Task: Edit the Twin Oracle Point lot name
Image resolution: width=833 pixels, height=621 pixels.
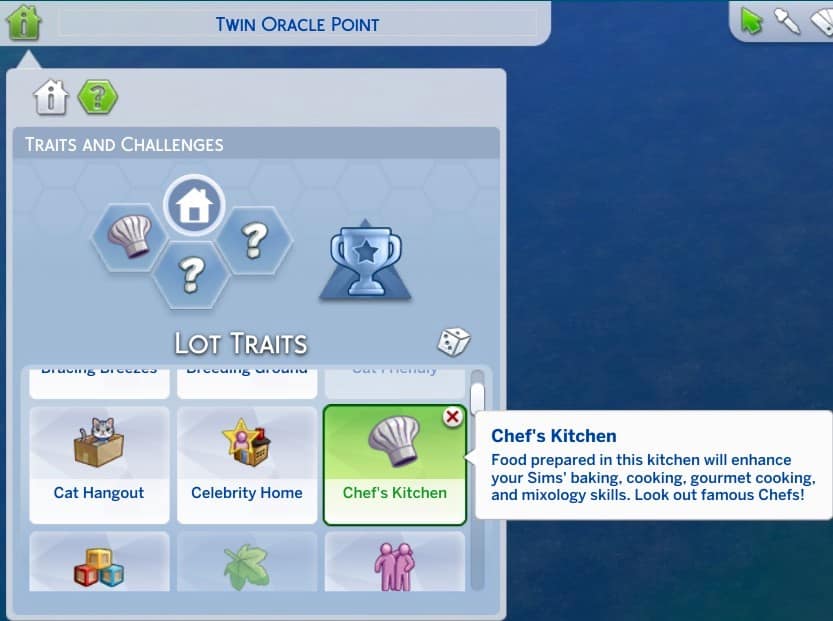Action: point(297,24)
